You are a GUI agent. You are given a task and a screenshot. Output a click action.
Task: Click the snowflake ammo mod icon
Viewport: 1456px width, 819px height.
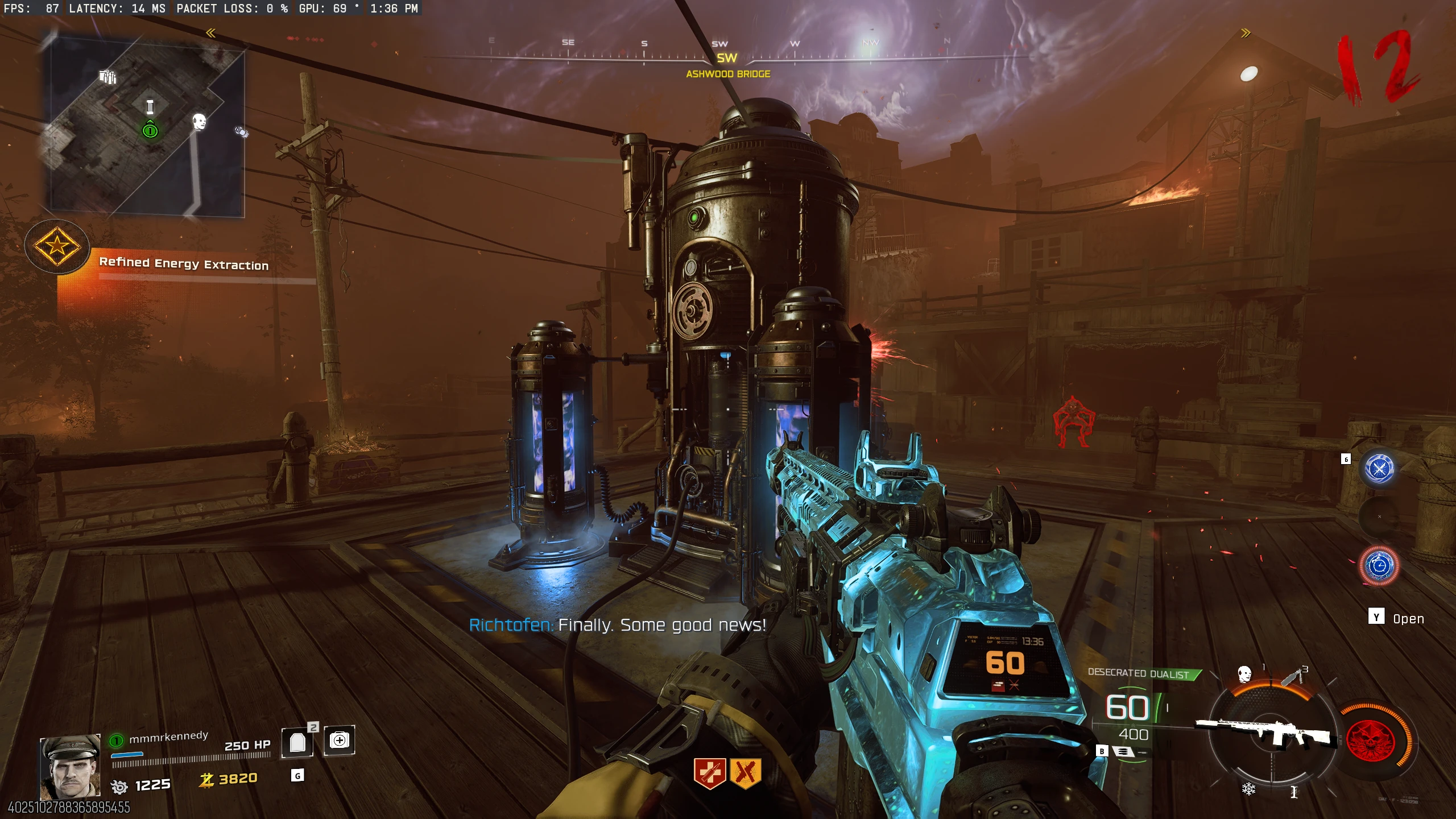tap(1248, 789)
